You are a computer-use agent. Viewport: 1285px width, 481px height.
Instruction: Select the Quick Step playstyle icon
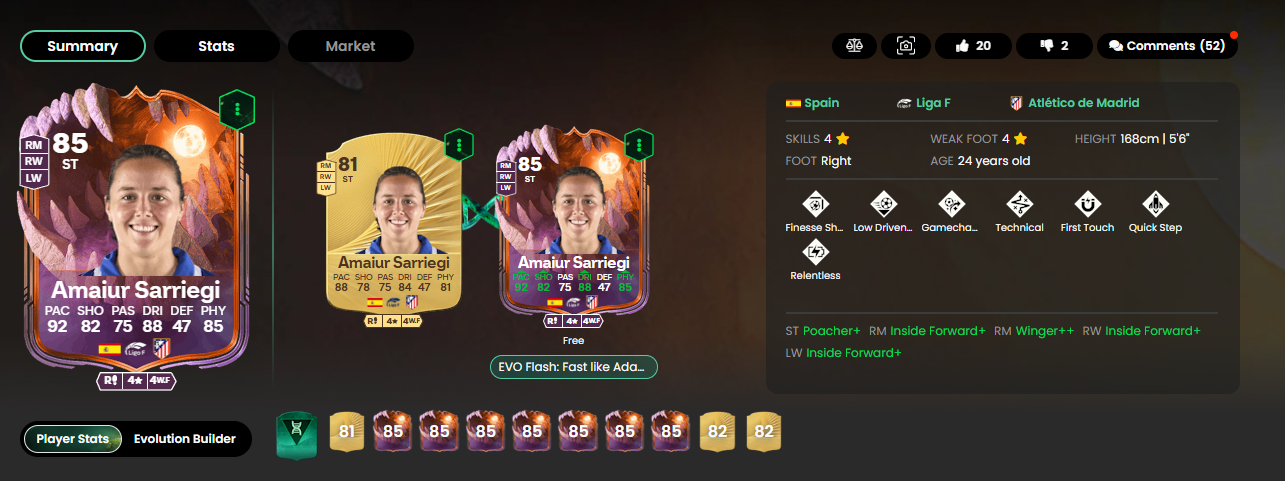click(x=1155, y=206)
